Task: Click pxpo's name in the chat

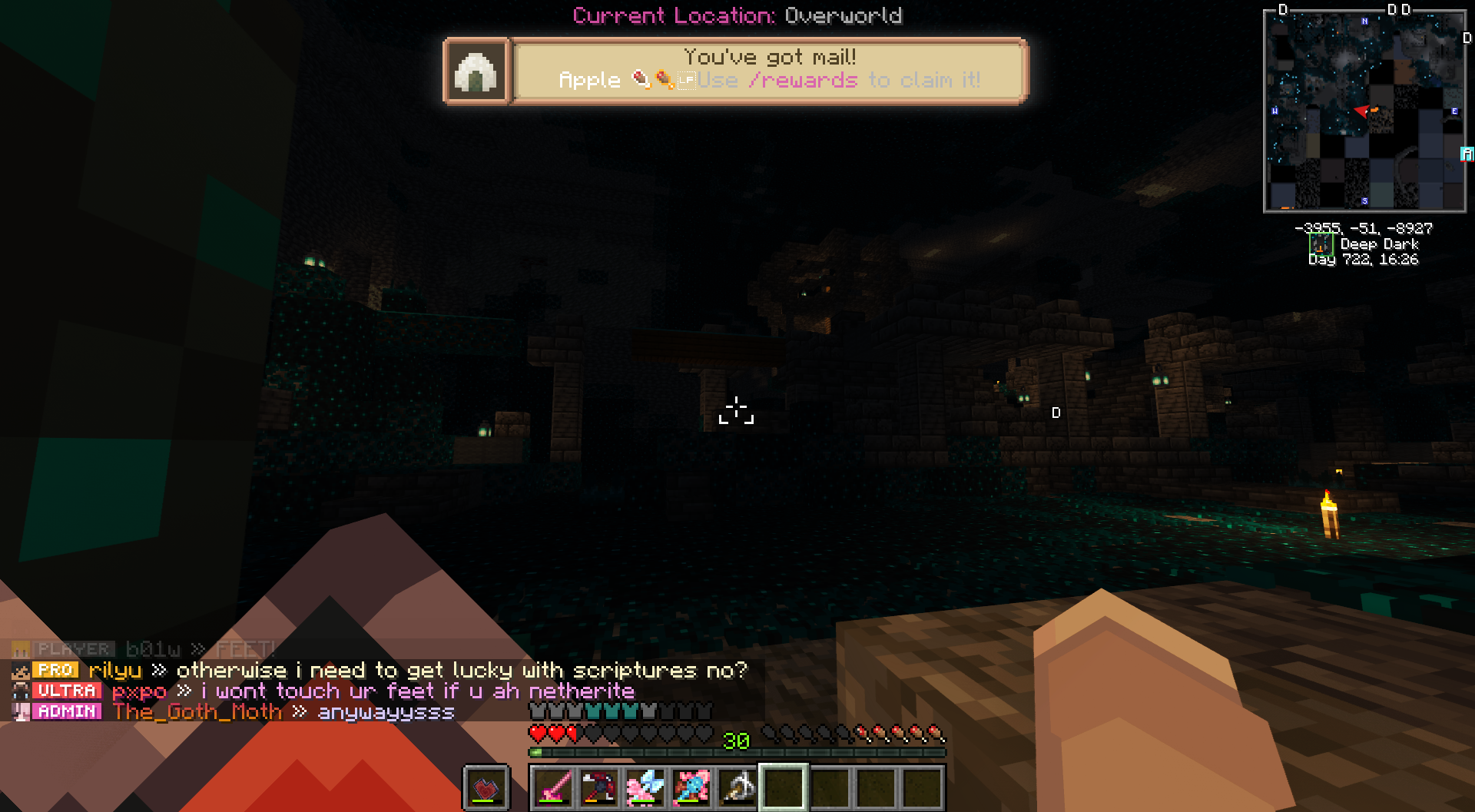Action: [x=139, y=691]
